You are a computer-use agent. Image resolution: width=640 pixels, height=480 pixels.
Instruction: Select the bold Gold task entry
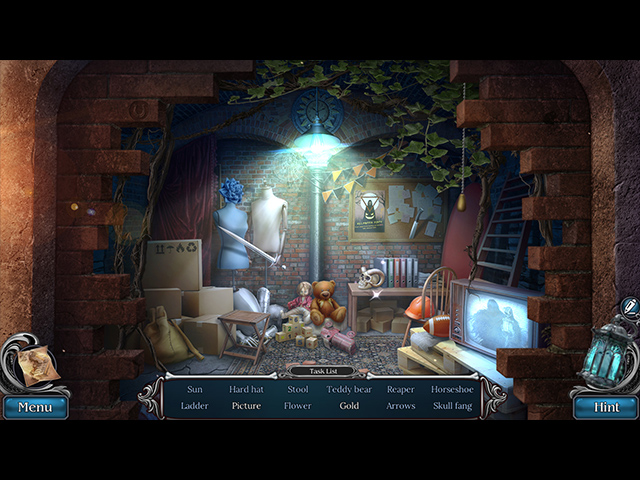[349, 406]
